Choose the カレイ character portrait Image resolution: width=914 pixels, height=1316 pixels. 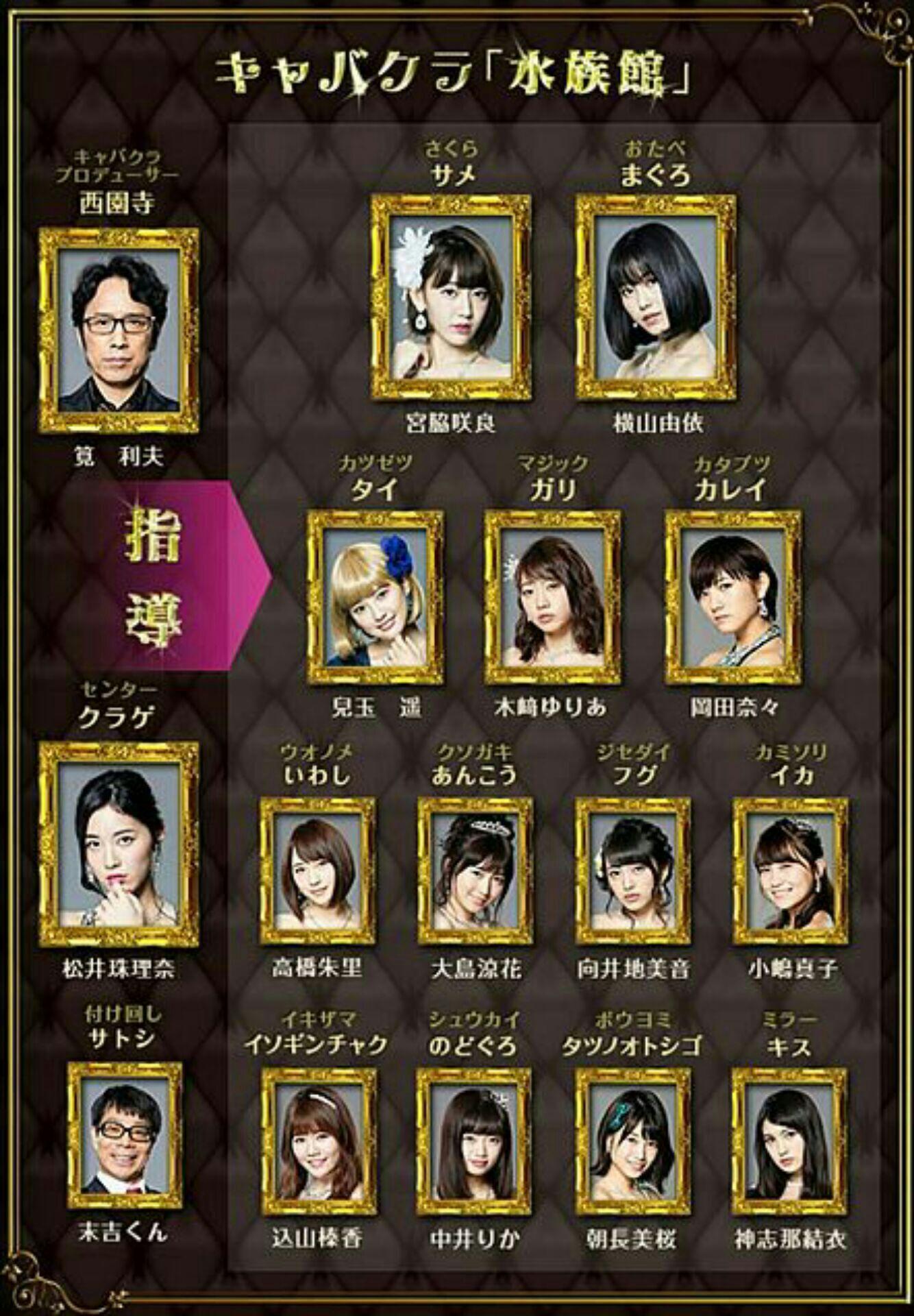coord(733,597)
